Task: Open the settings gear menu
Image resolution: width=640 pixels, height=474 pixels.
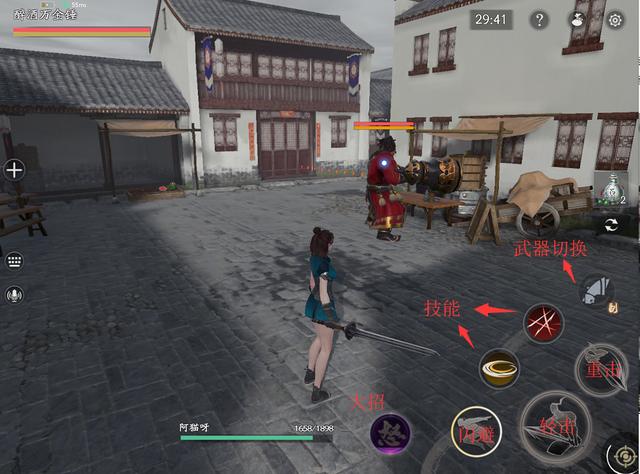Action: pos(615,20)
